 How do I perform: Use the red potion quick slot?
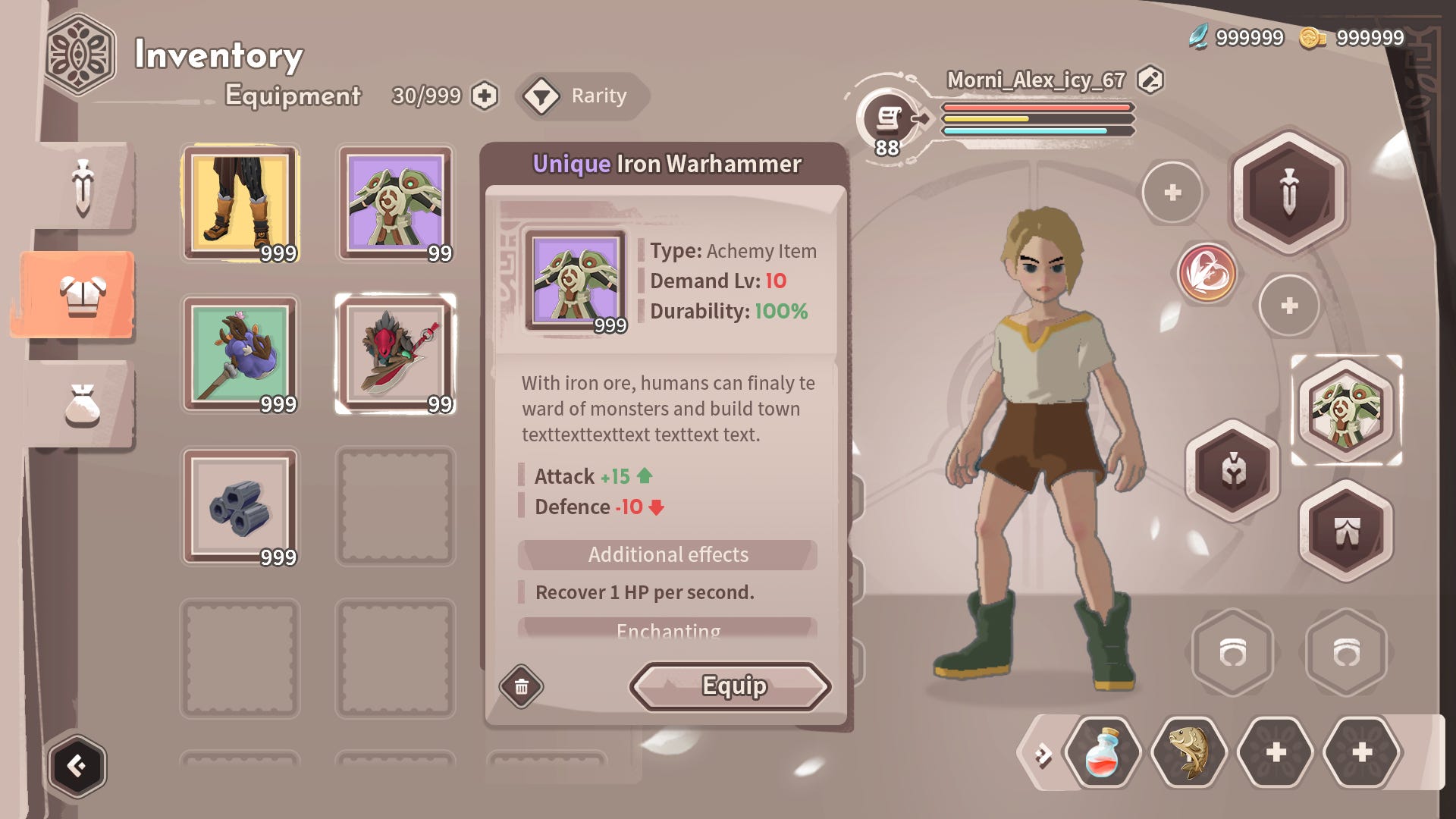tap(1102, 753)
